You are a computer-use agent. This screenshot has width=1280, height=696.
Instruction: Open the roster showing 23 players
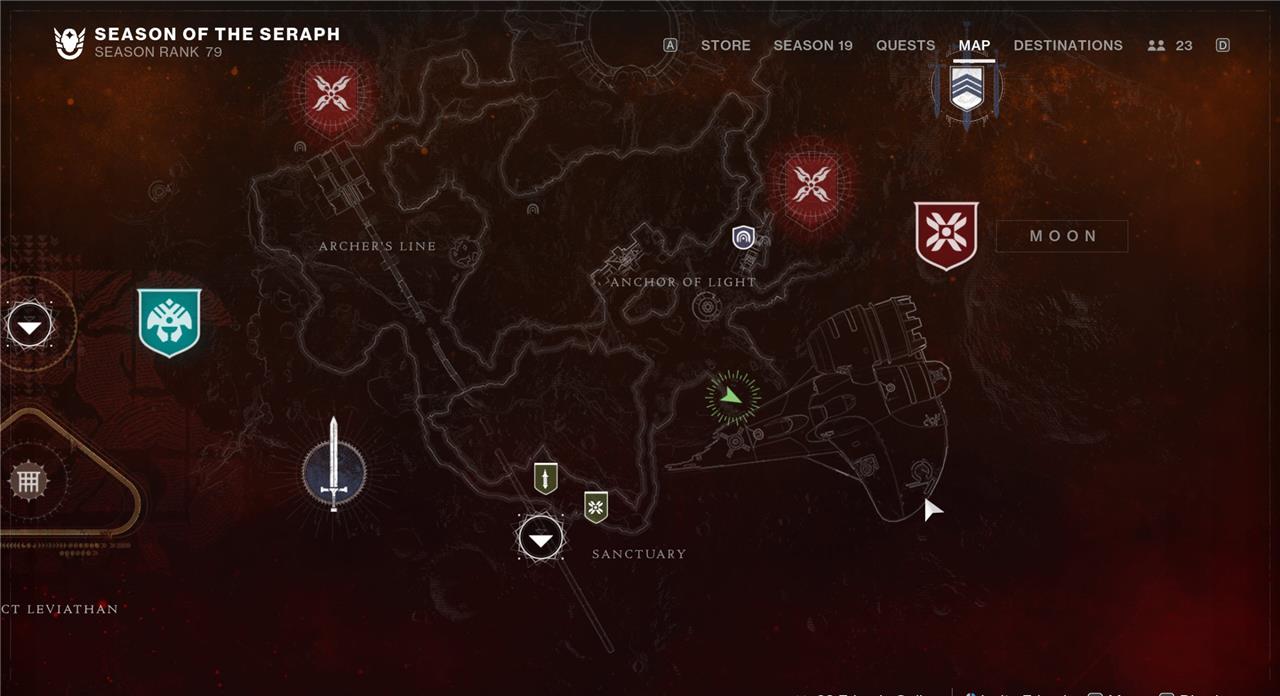(1170, 45)
